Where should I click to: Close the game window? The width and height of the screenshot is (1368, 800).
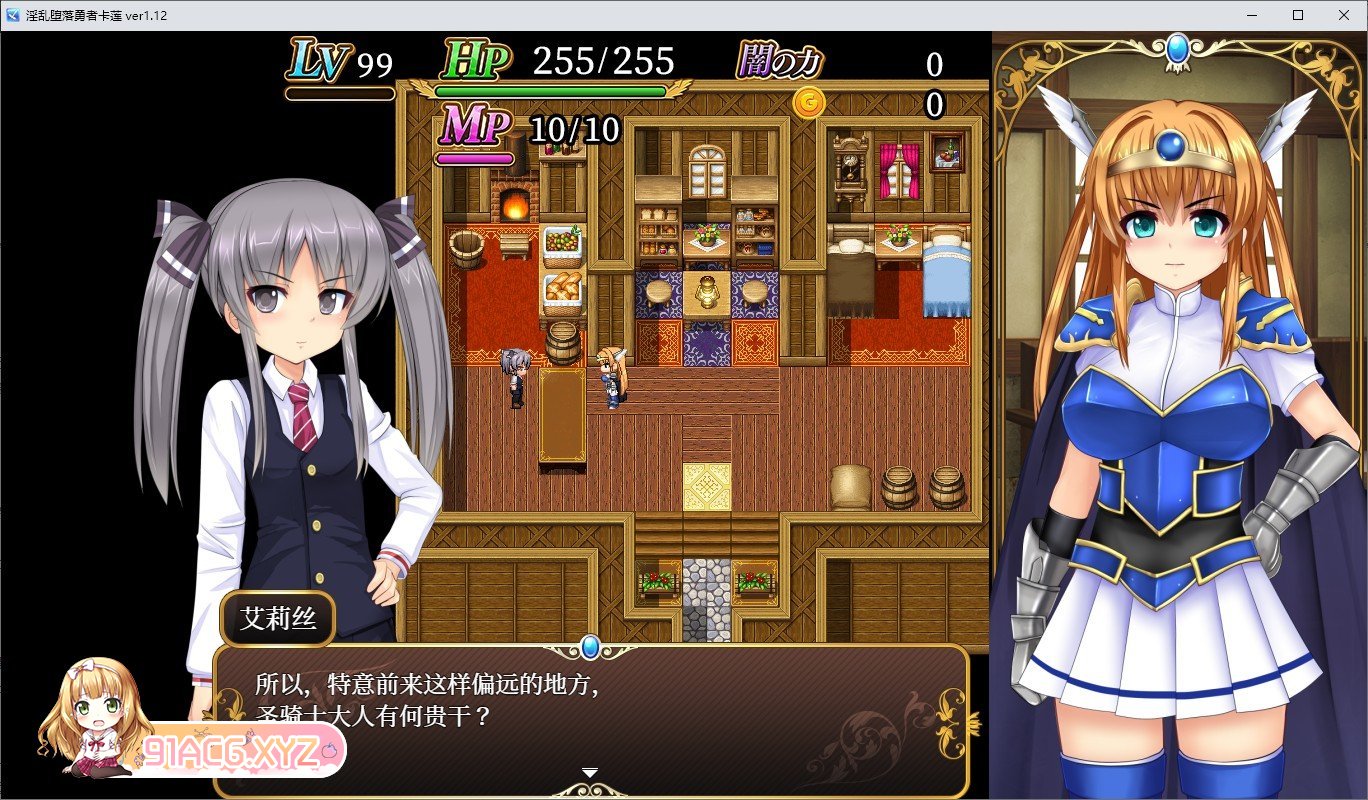(x=1344, y=15)
